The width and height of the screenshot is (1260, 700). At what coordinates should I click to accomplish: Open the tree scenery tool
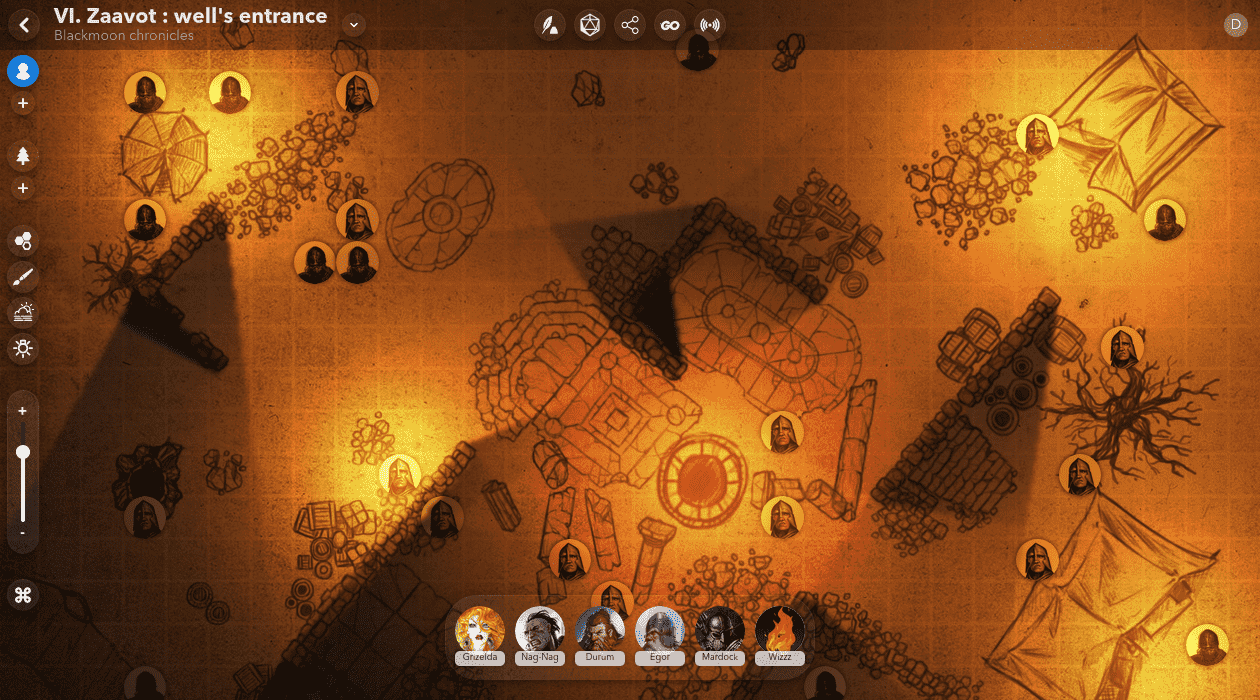(x=23, y=155)
